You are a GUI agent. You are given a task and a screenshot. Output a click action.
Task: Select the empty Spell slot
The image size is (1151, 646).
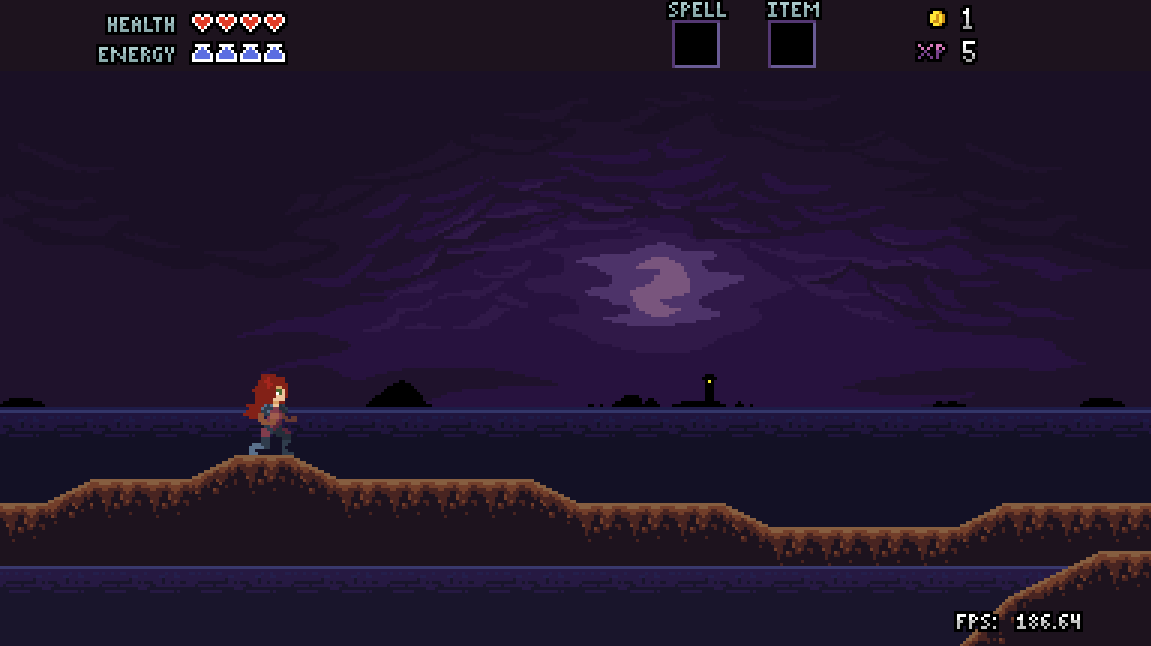[695, 44]
